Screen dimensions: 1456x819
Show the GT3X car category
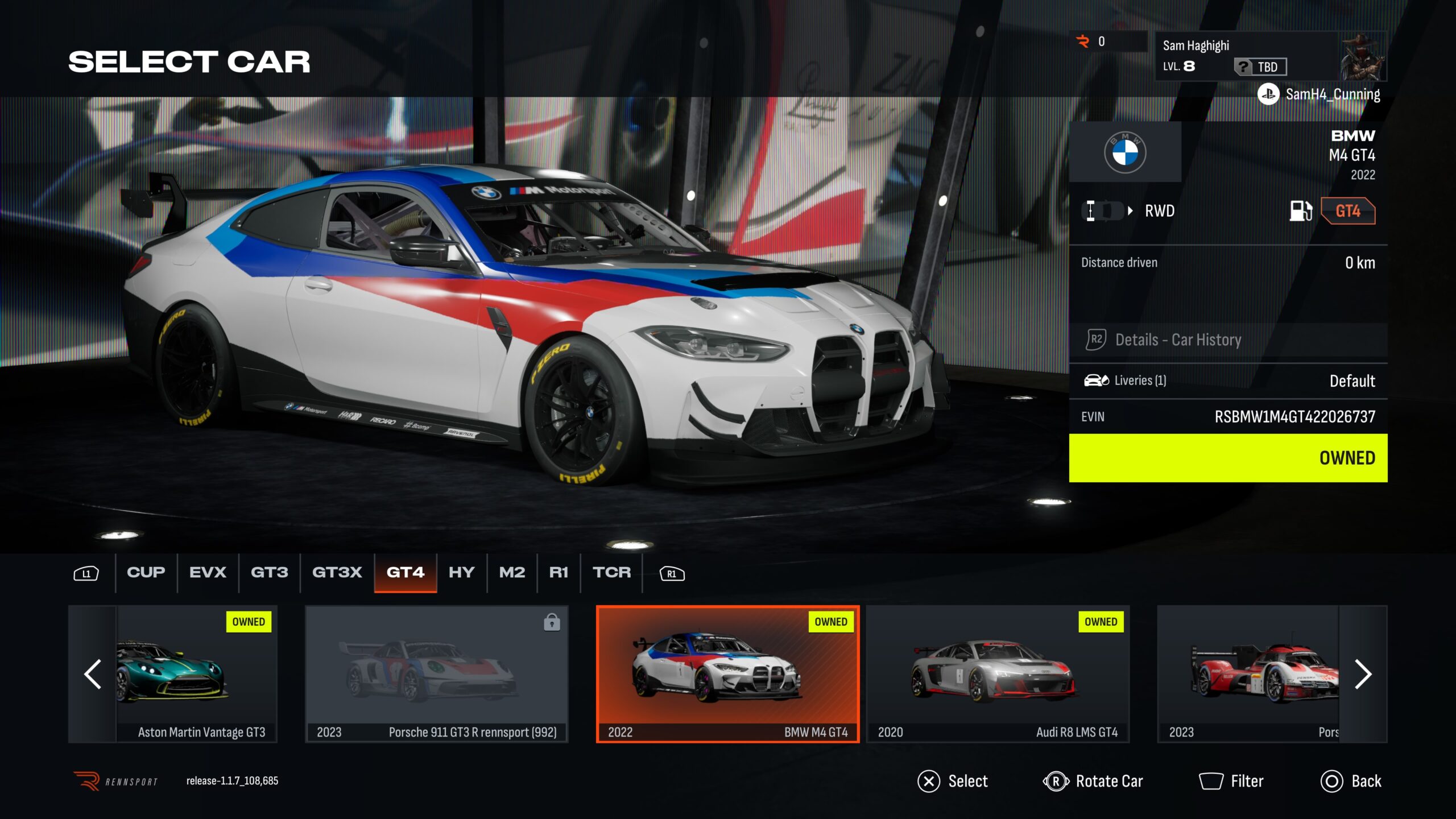pos(337,572)
